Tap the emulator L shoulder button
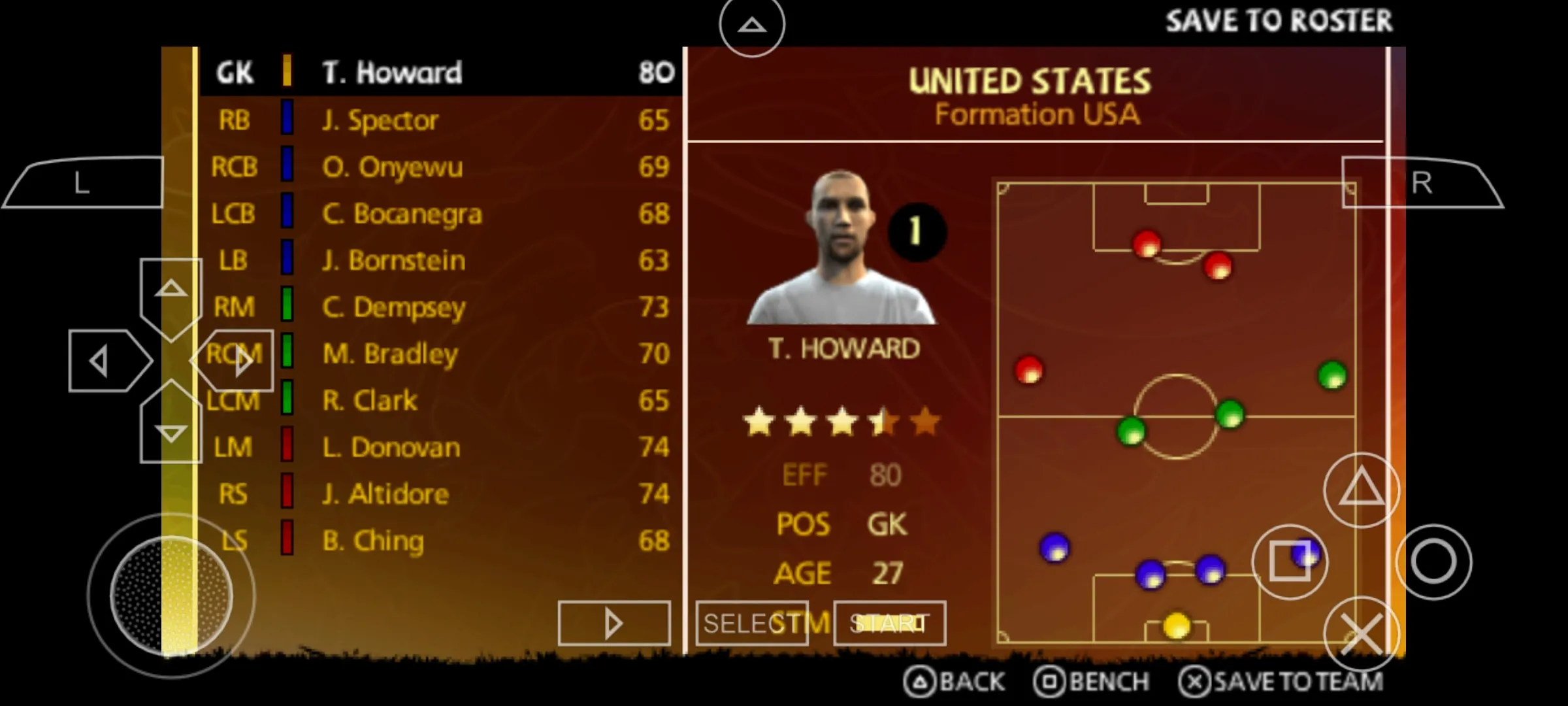Viewport: 1568px width, 706px height. point(82,183)
